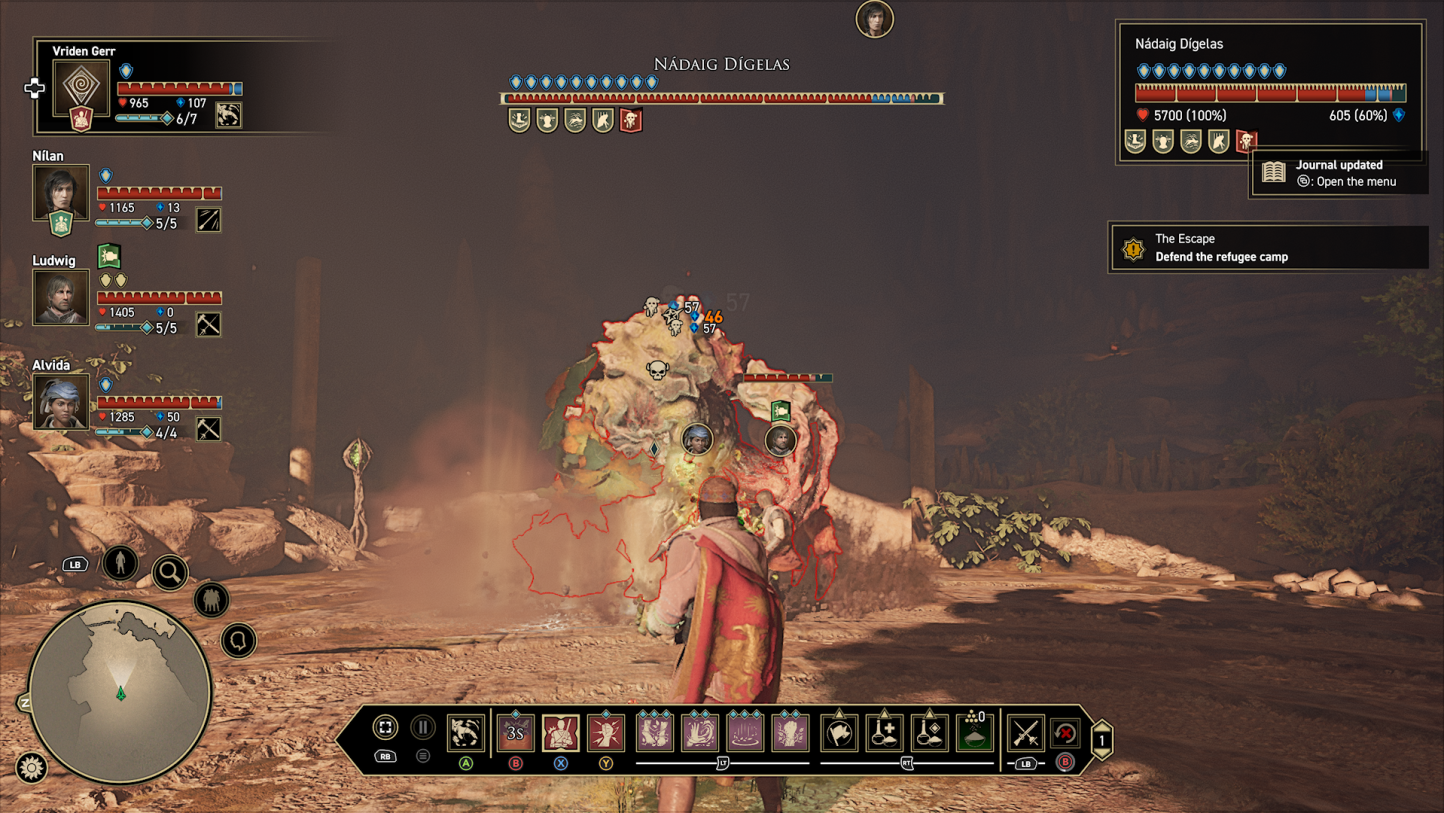Click the Journal updated notification

pos(1338,173)
